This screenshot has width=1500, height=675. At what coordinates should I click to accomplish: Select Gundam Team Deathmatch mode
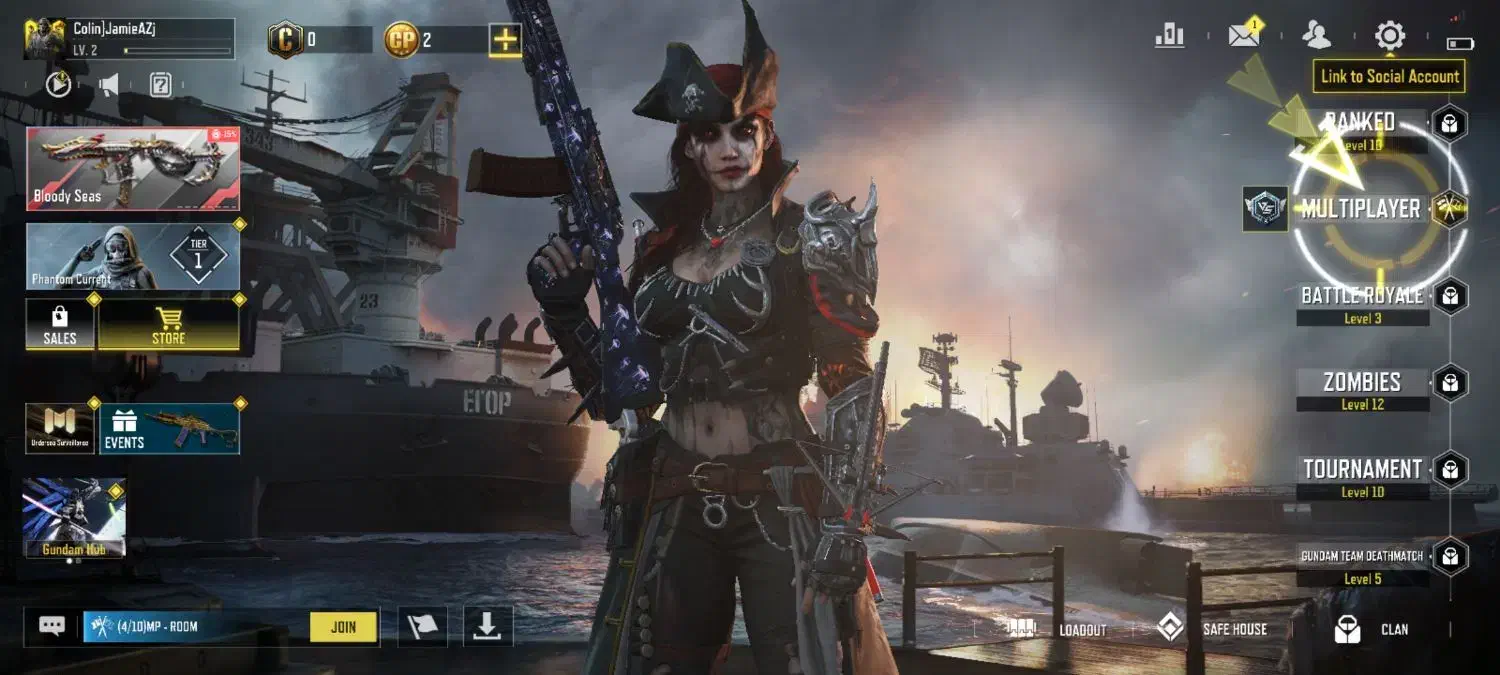(x=1361, y=557)
